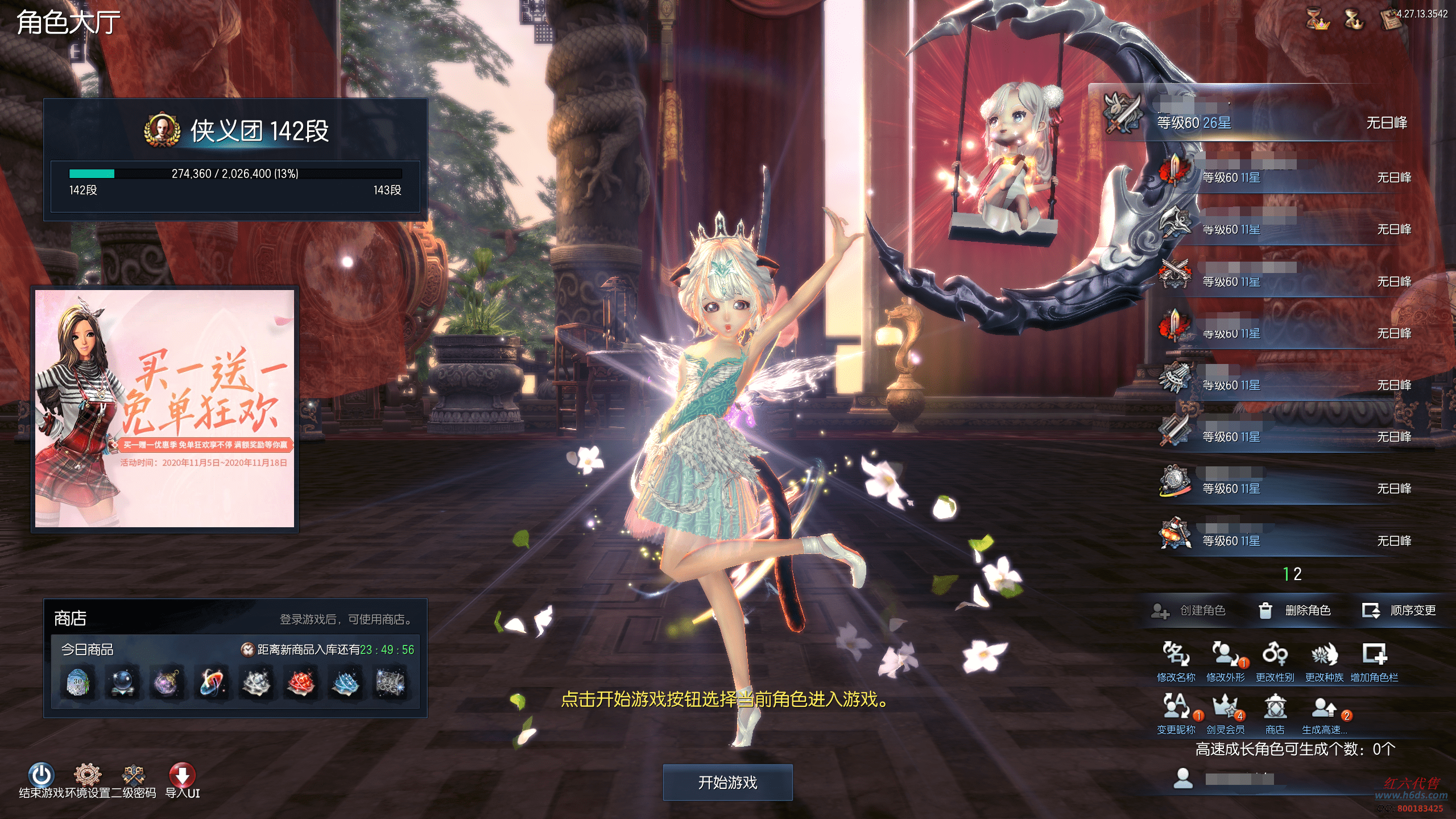Open the 二级密码 secondary password option
Screen dimensions: 1456x819
pos(134,775)
